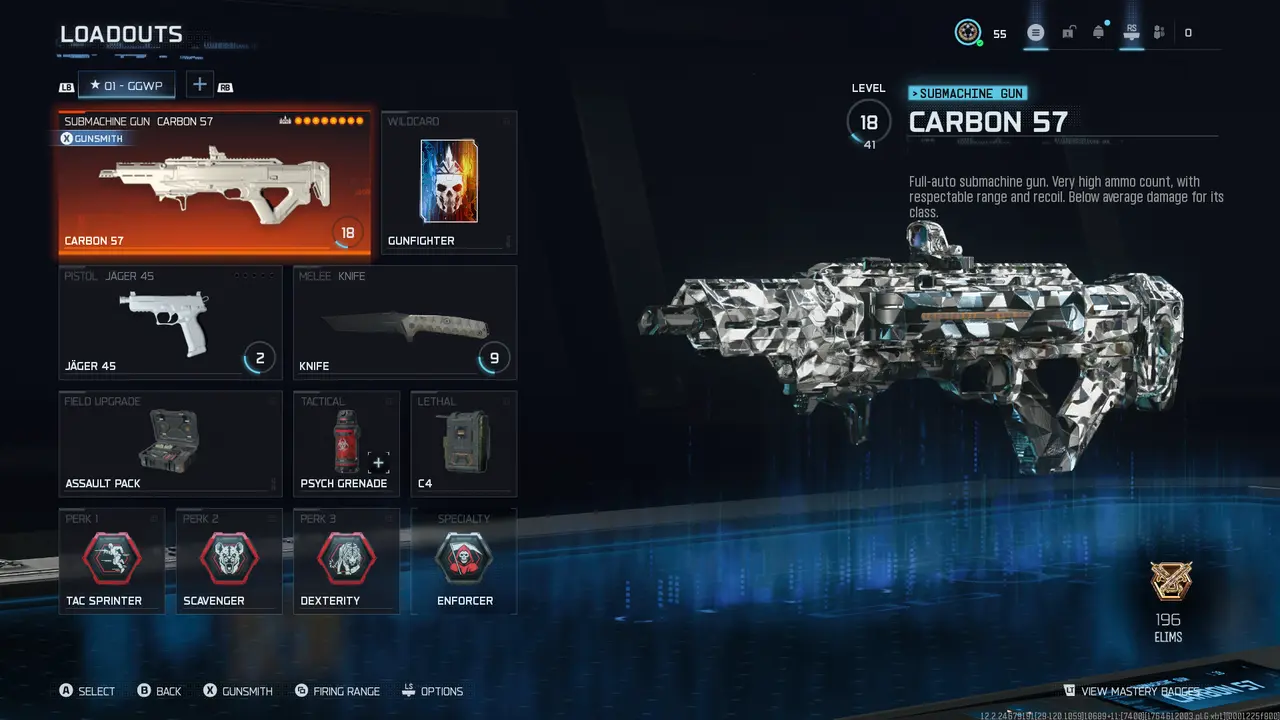Screen dimensions: 1280x720
Task: Select the Knife melee slot
Action: pos(404,320)
